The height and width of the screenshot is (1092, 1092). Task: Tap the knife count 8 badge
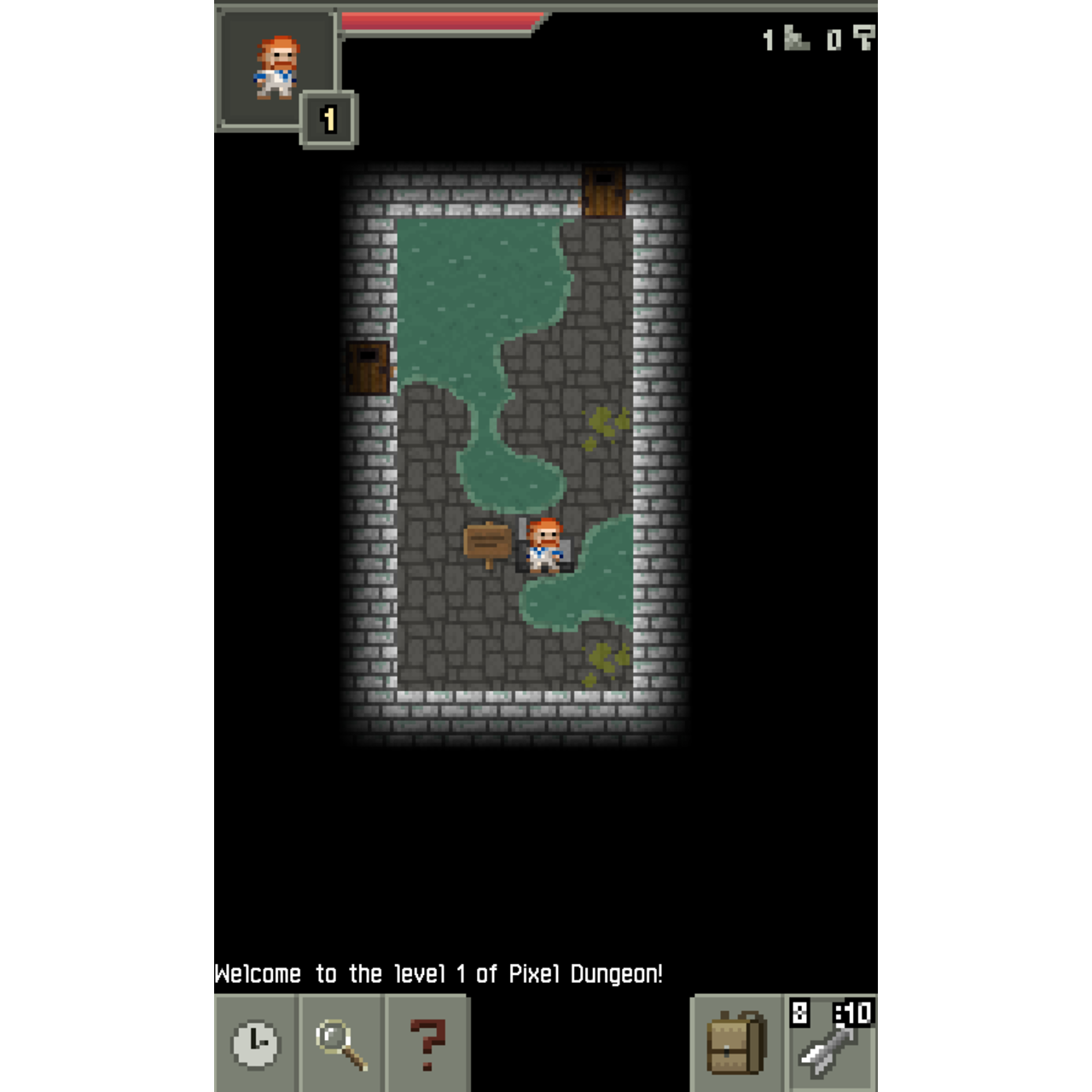[798, 1015]
